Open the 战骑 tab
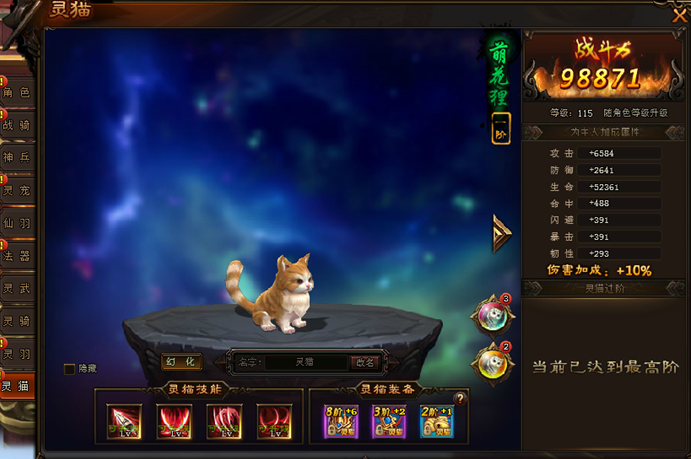 (17, 126)
